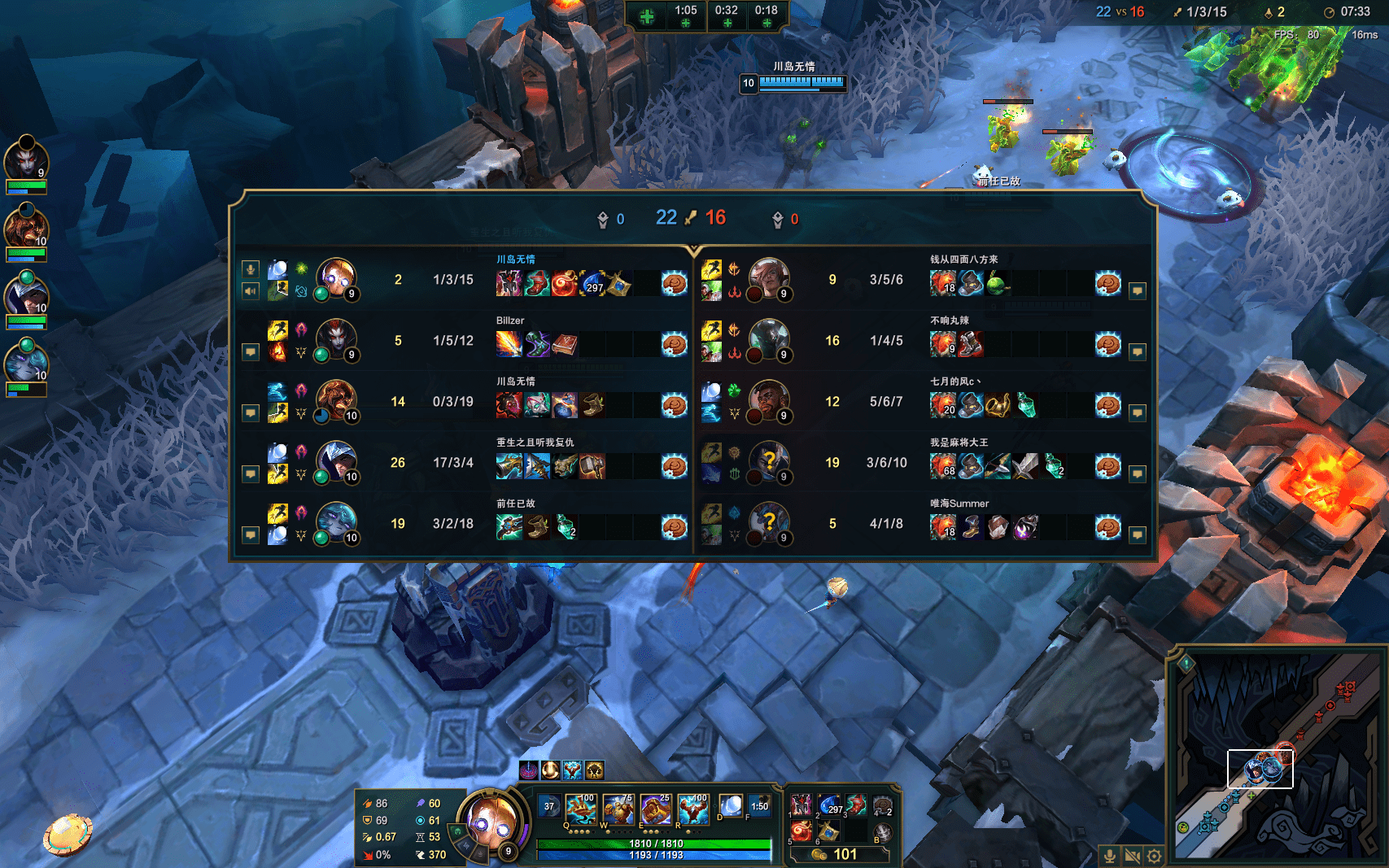Use the blue potion item showing 297
This screenshot has width=1389, height=868.
829,805
